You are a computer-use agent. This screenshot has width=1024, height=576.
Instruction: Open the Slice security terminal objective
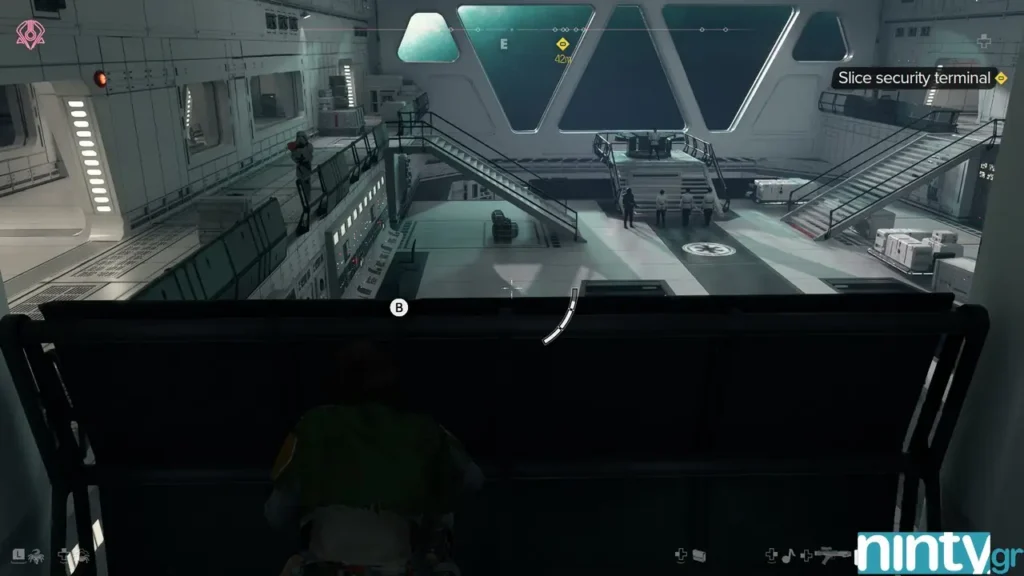(914, 78)
